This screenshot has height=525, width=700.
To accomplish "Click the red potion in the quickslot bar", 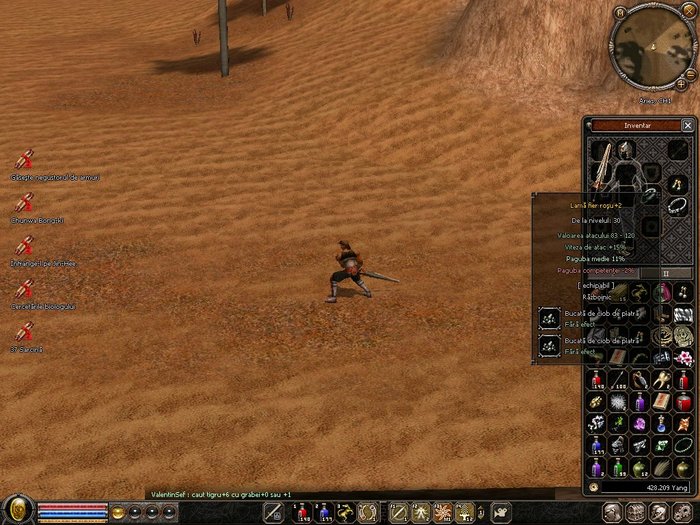I will tap(301, 513).
